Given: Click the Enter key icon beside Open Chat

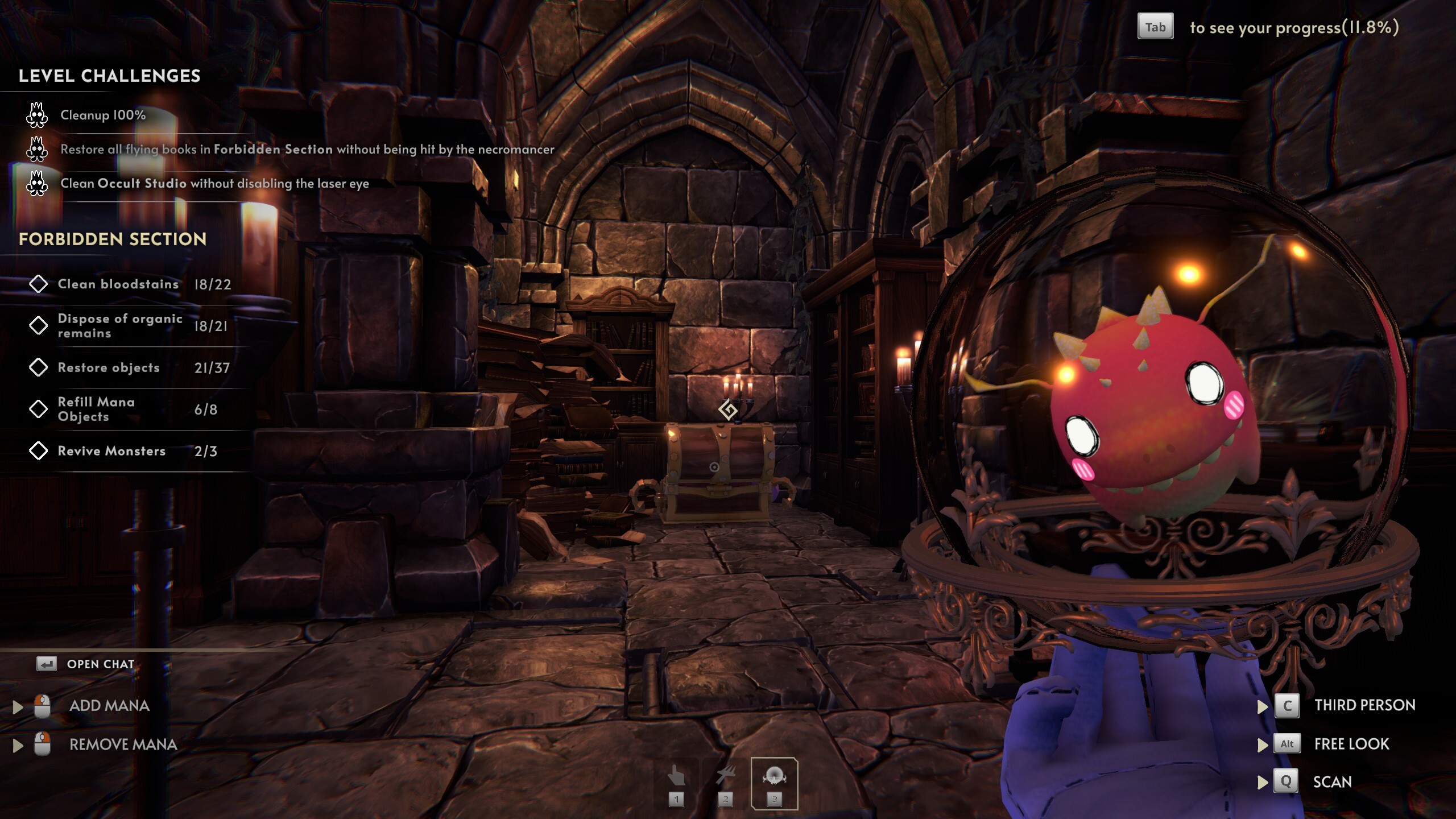Looking at the screenshot, I should [47, 663].
